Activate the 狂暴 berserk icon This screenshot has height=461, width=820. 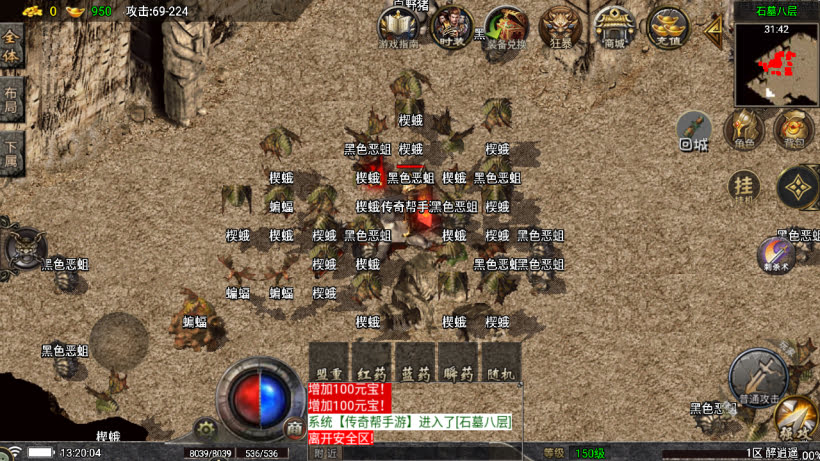[x=560, y=28]
